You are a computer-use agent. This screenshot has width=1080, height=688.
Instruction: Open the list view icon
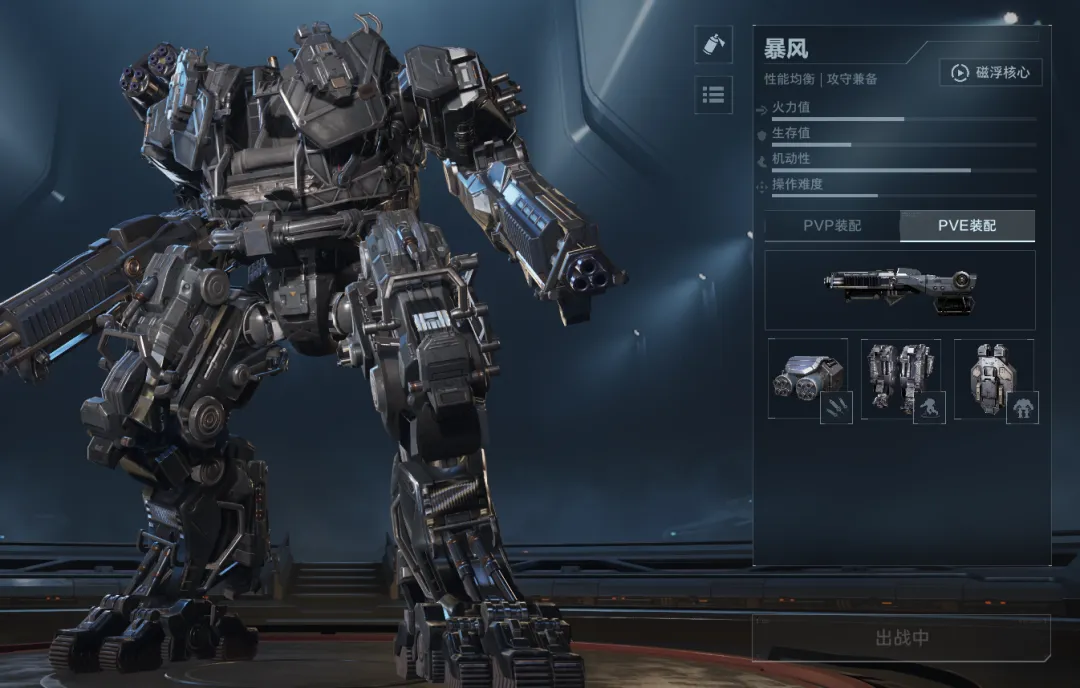coord(713,95)
